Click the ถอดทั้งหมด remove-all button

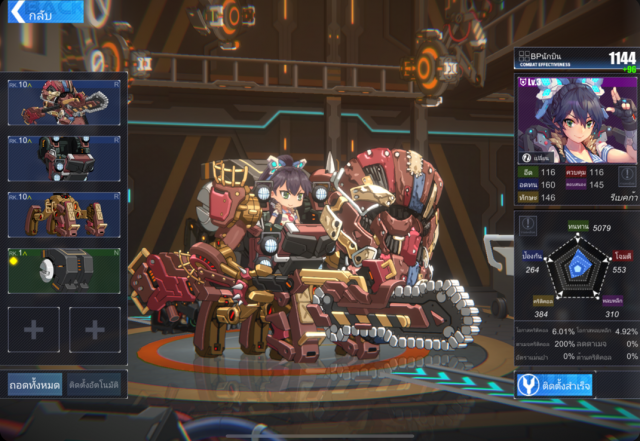coord(35,384)
